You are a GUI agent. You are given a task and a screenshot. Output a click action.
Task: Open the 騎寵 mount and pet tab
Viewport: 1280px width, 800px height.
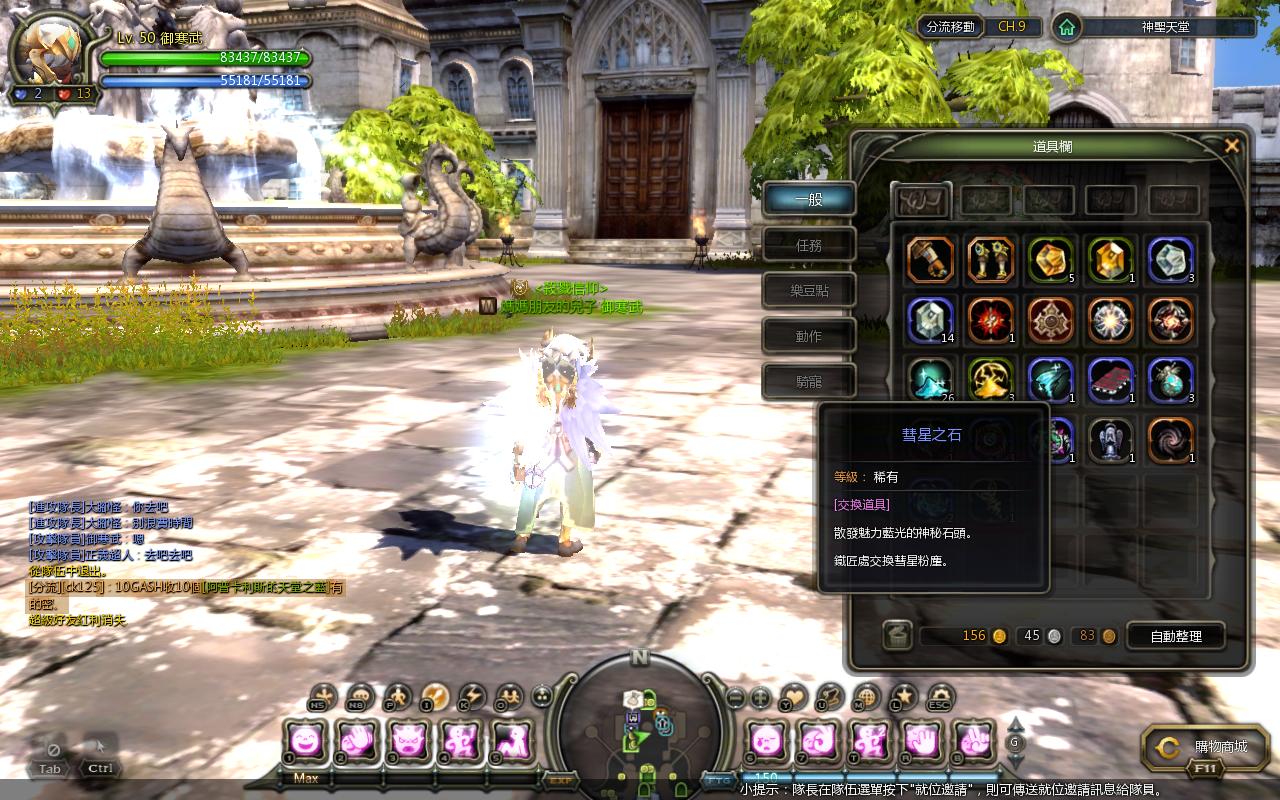(x=809, y=381)
